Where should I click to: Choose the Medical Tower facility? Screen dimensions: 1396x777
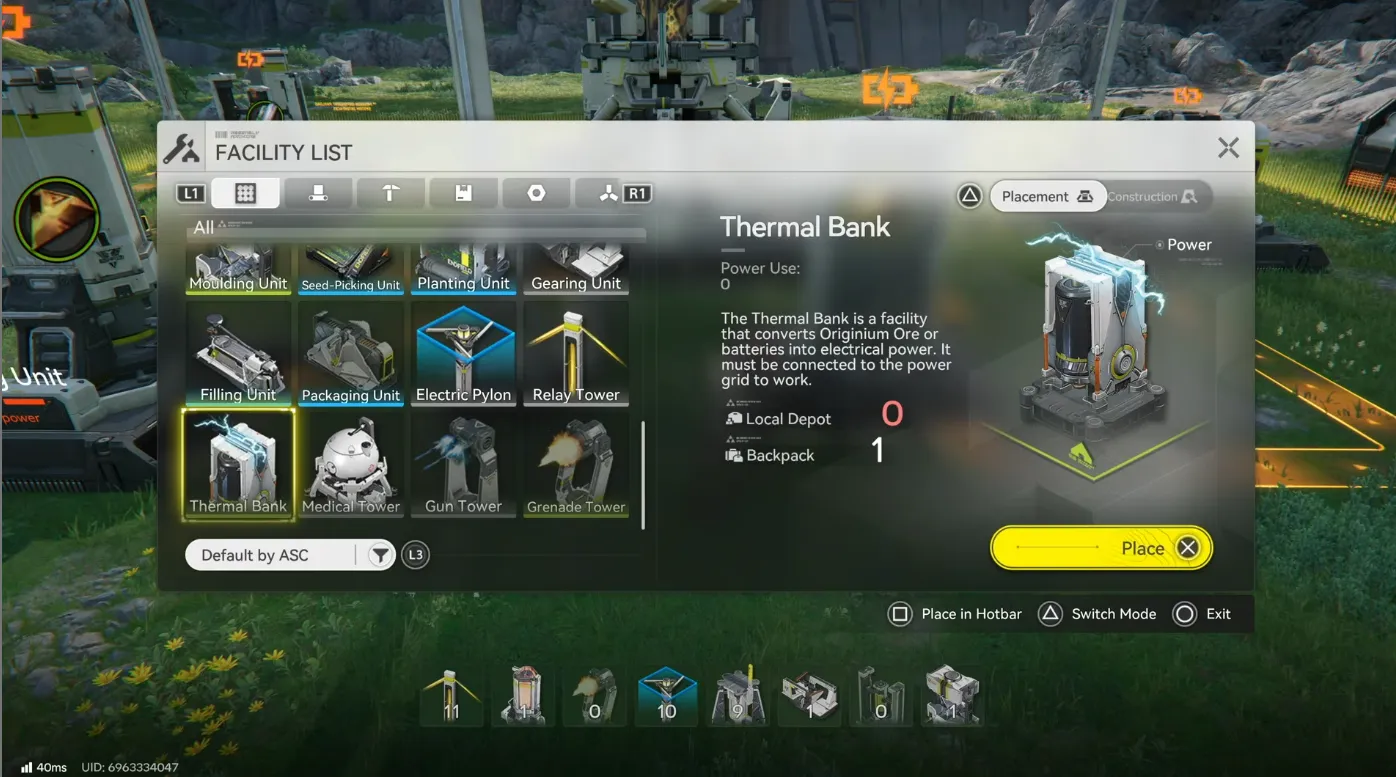(351, 464)
